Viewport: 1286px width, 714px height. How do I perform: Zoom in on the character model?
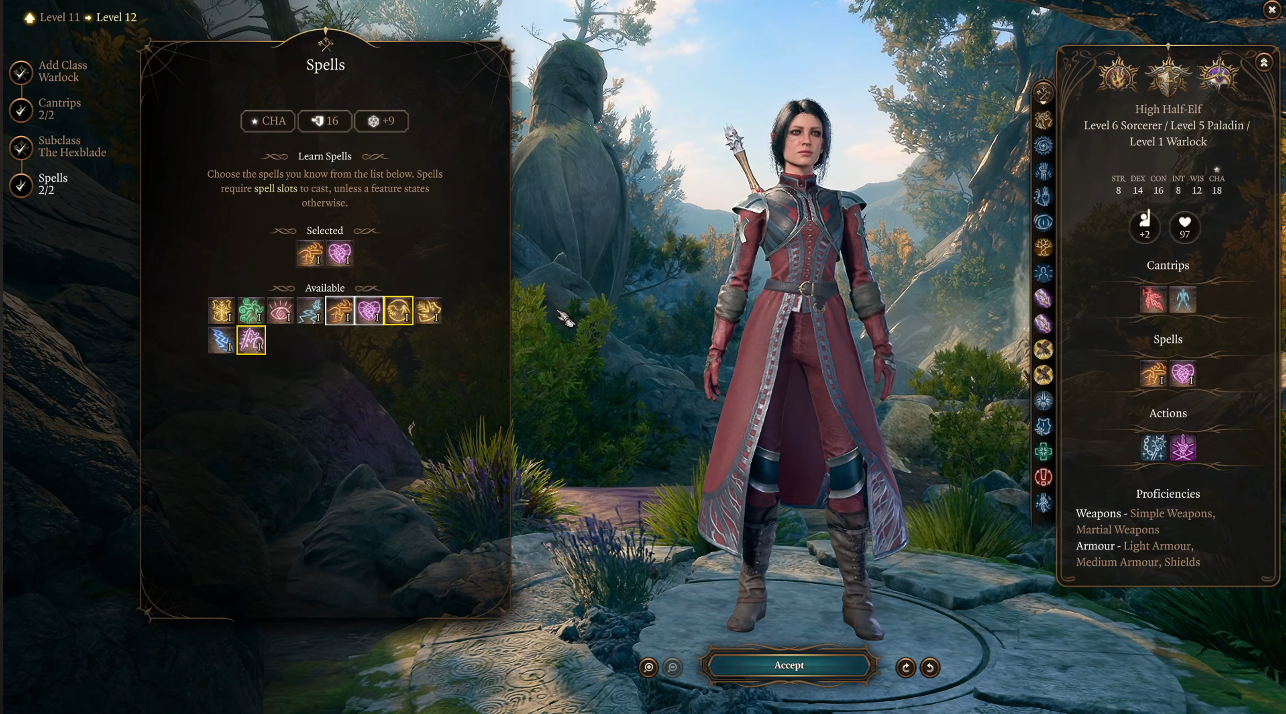649,667
